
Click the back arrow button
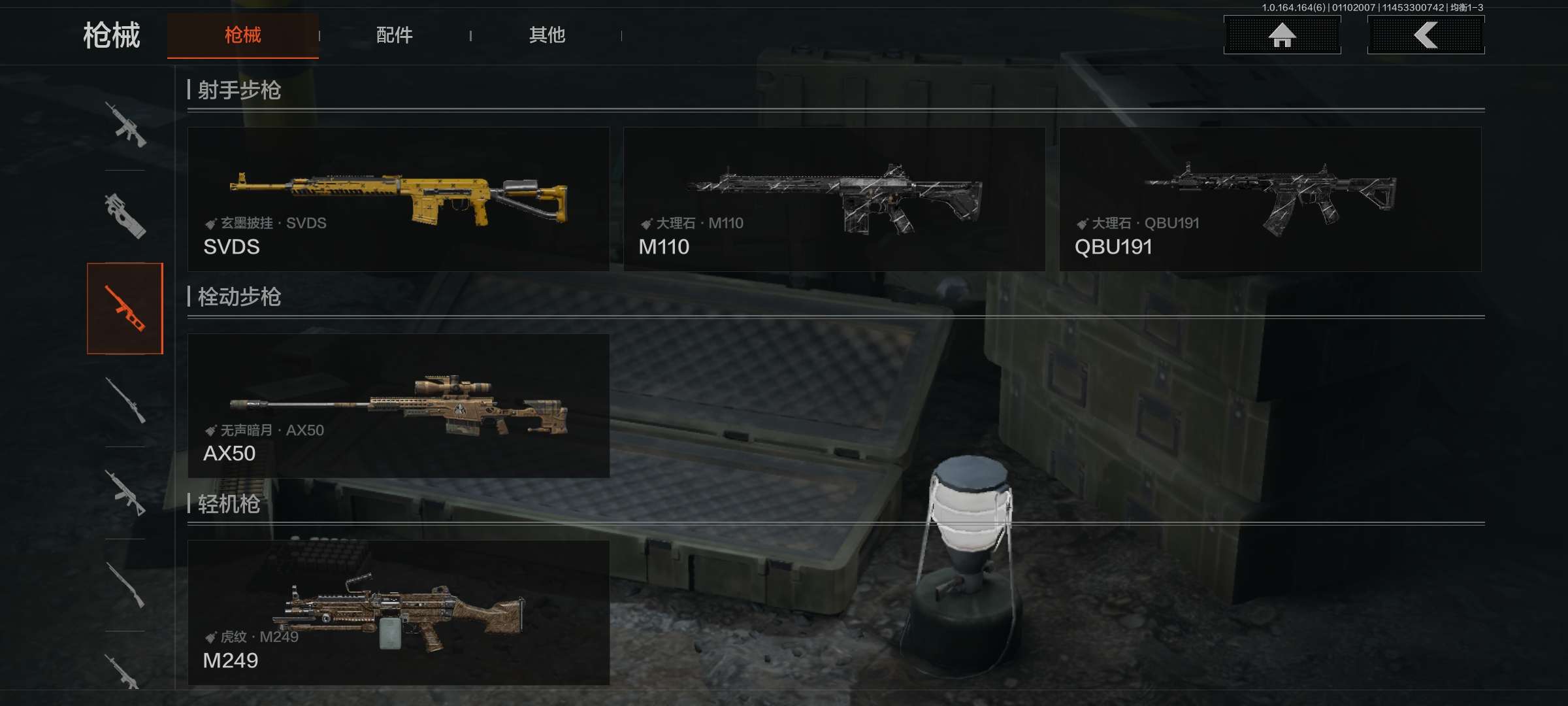pyautogui.click(x=1426, y=35)
